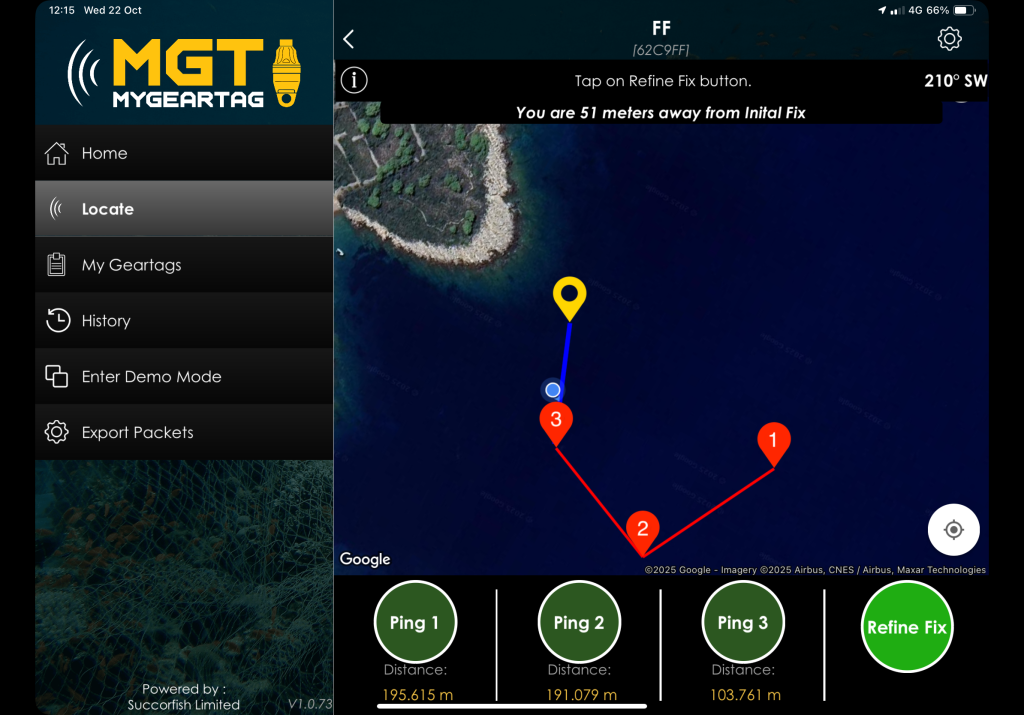Select red map marker number 3
The width and height of the screenshot is (1024, 715).
click(556, 421)
